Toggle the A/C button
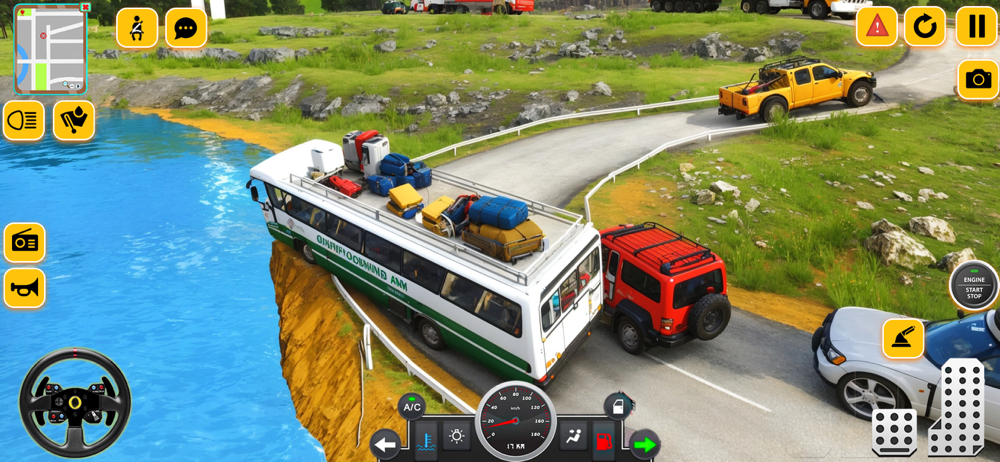 point(411,406)
